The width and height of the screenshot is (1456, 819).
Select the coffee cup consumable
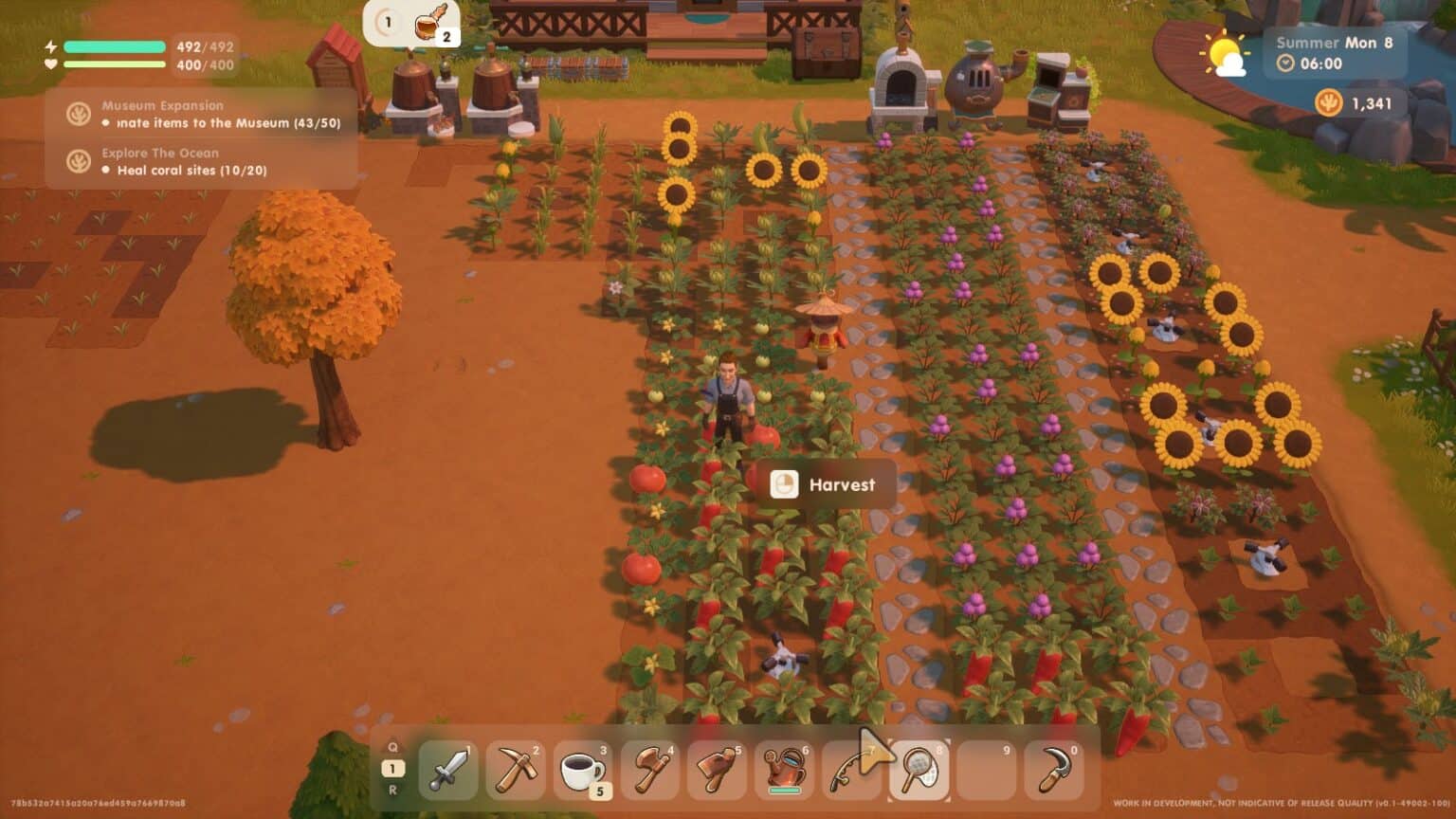(x=582, y=770)
